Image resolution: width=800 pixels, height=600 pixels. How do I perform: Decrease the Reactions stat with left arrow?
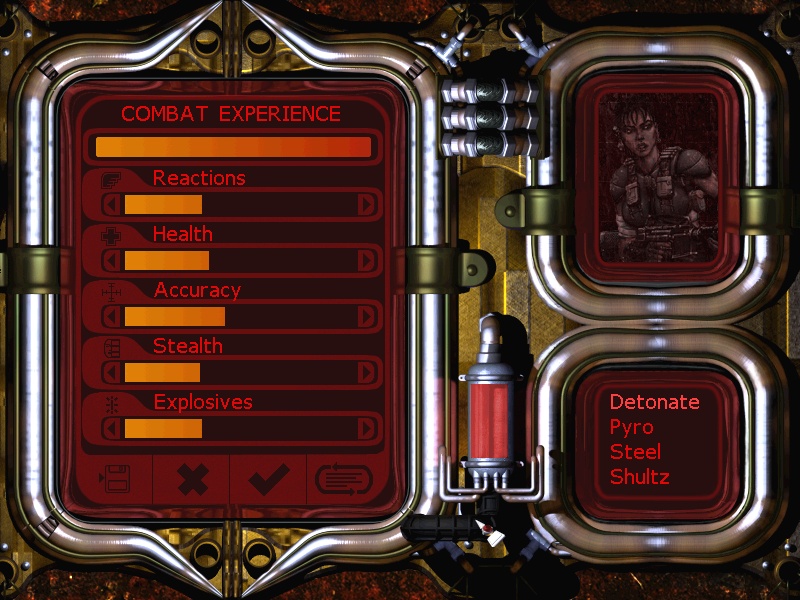tap(113, 205)
